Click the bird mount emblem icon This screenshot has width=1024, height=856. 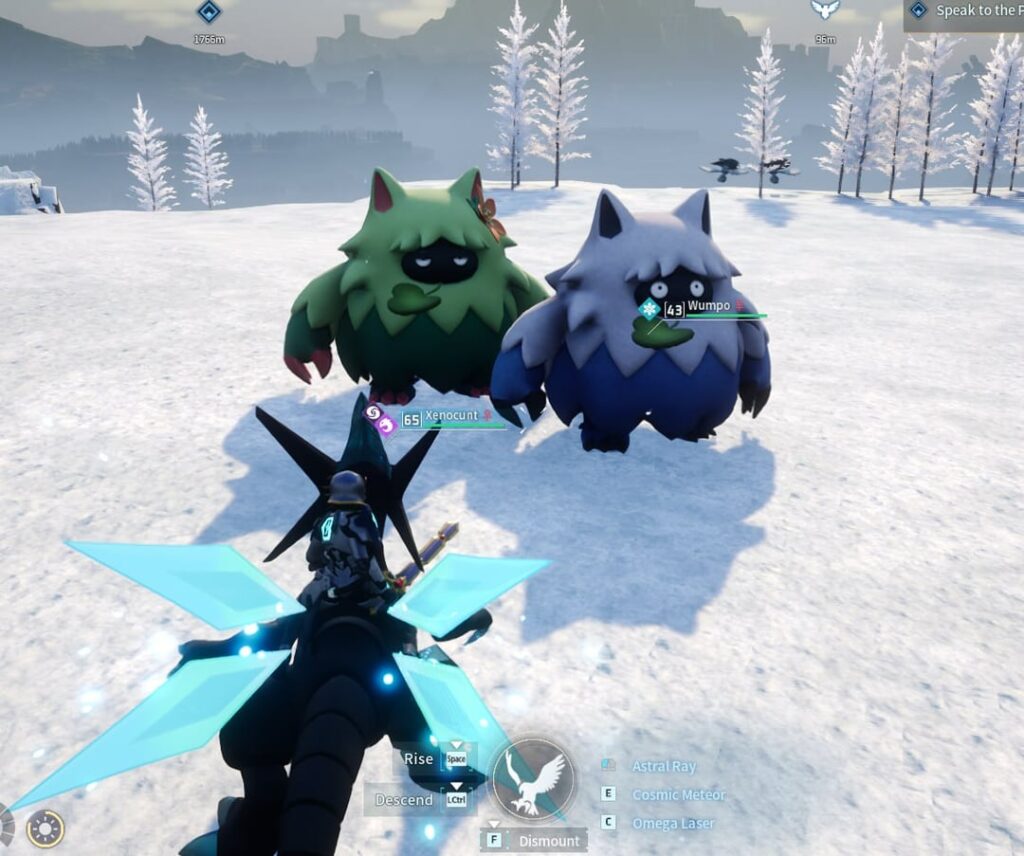pos(533,779)
